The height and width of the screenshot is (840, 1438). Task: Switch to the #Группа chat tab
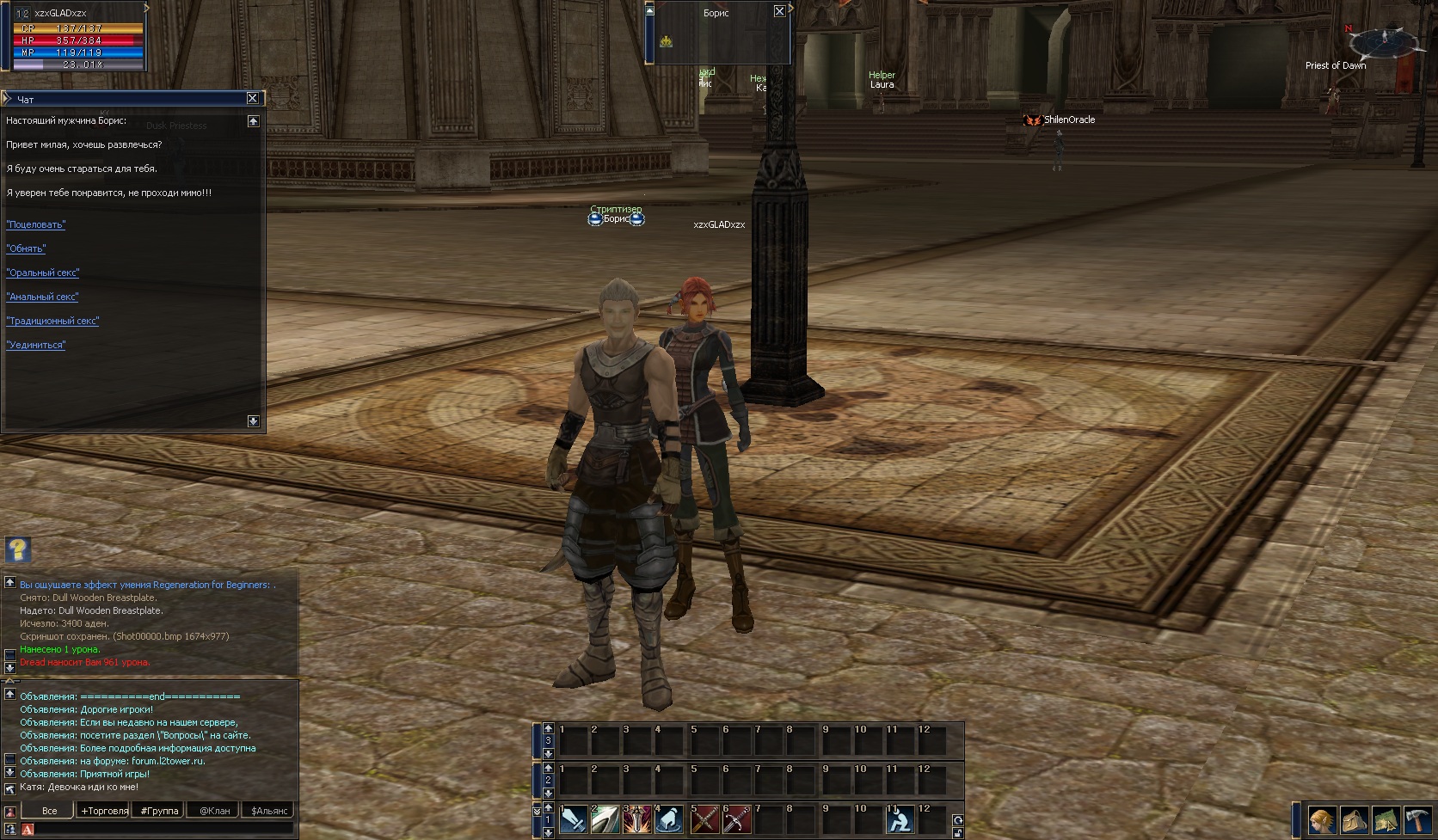tap(159, 811)
